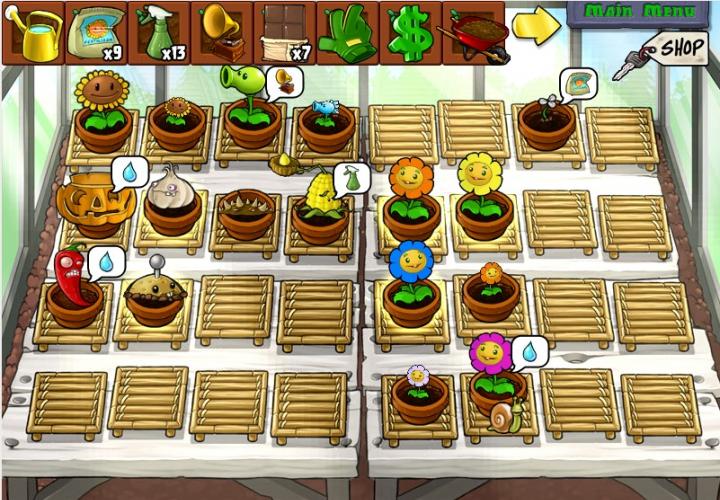Choose the bug spray bottle
The width and height of the screenshot is (720, 500).
click(159, 32)
